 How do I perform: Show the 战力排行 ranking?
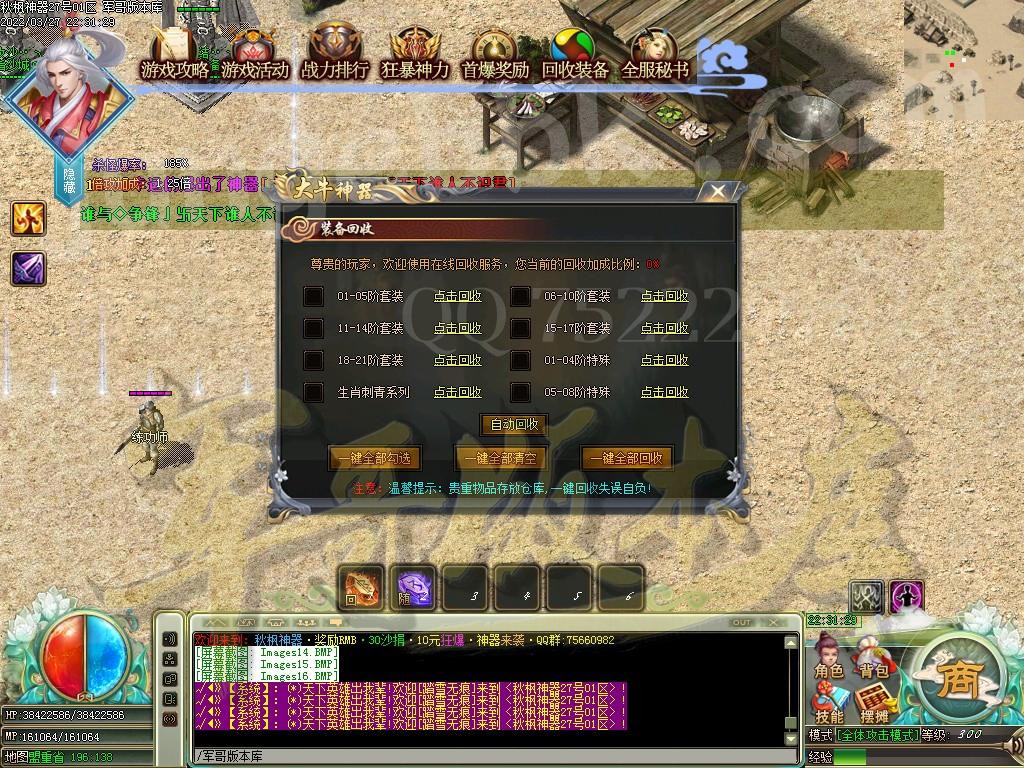click(x=335, y=54)
